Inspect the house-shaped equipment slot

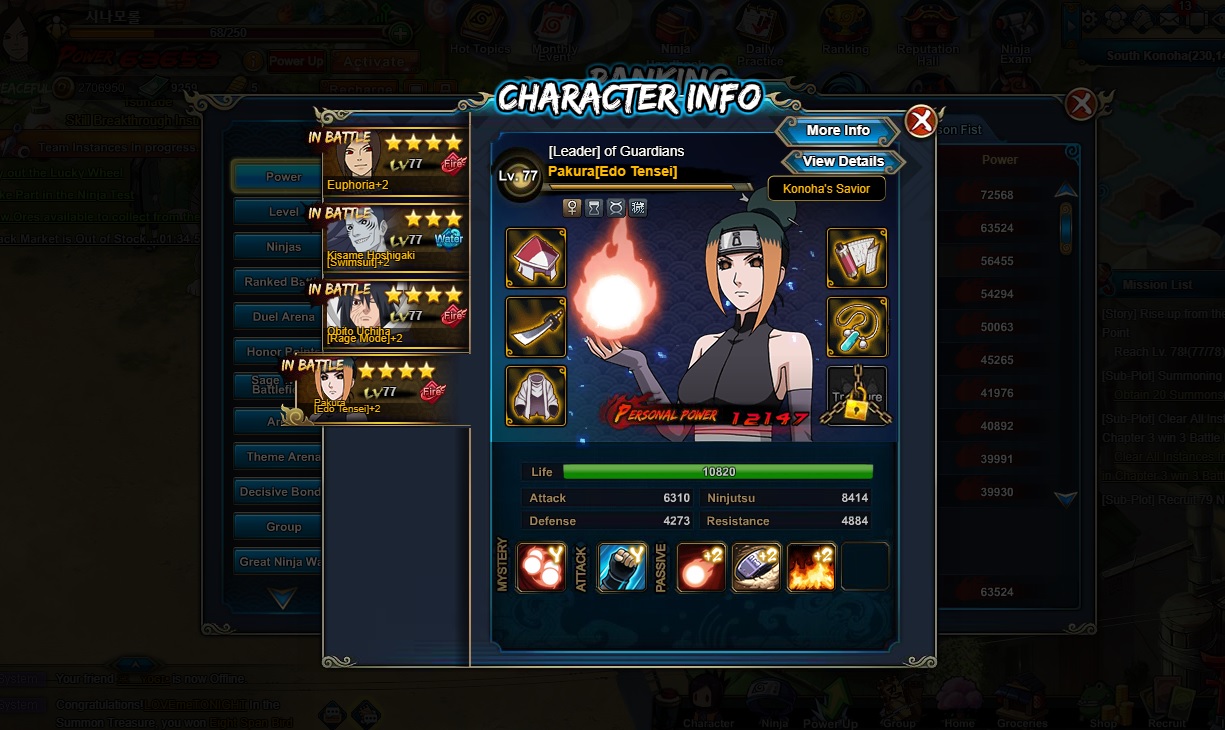(536, 258)
